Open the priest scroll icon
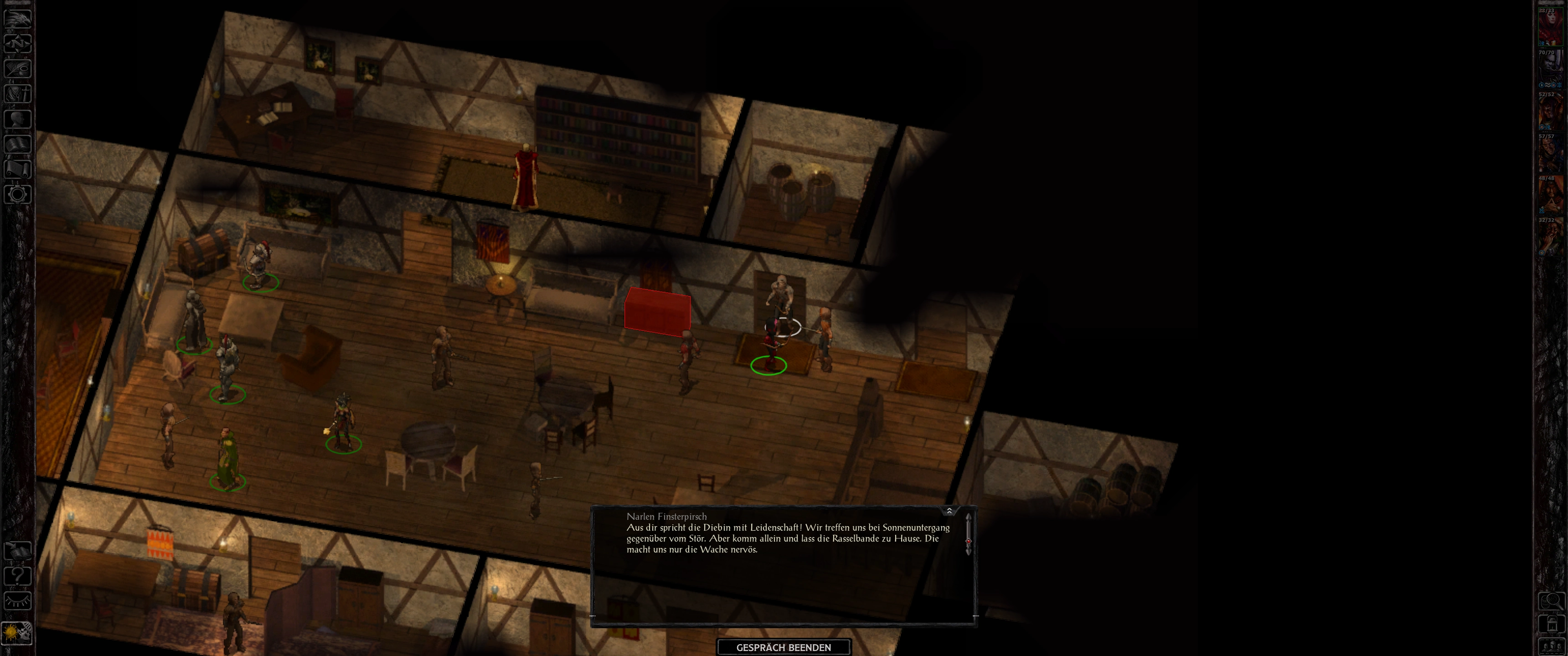 pyautogui.click(x=17, y=169)
